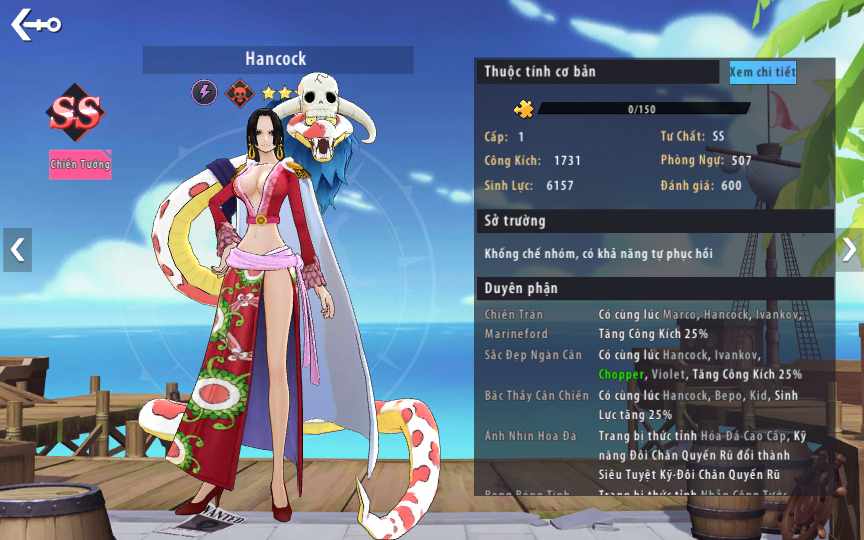Click the red skull type icon

click(x=238, y=93)
